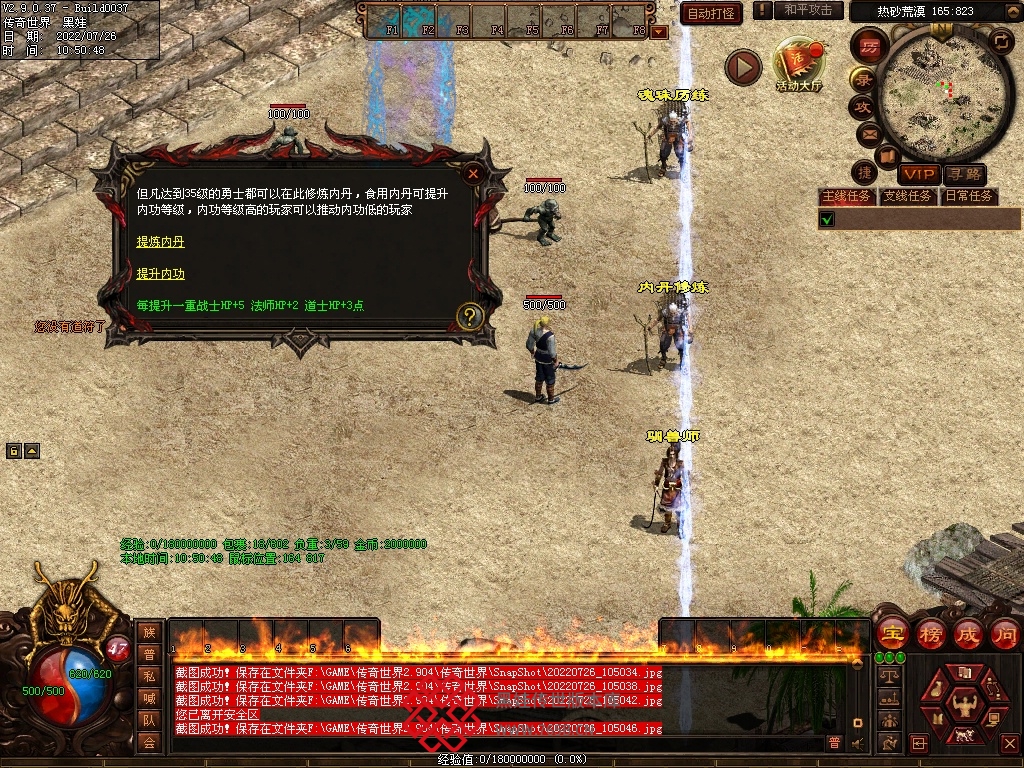Open the 活动大厅 activity hall
The width and height of the screenshot is (1024, 768).
(x=798, y=66)
